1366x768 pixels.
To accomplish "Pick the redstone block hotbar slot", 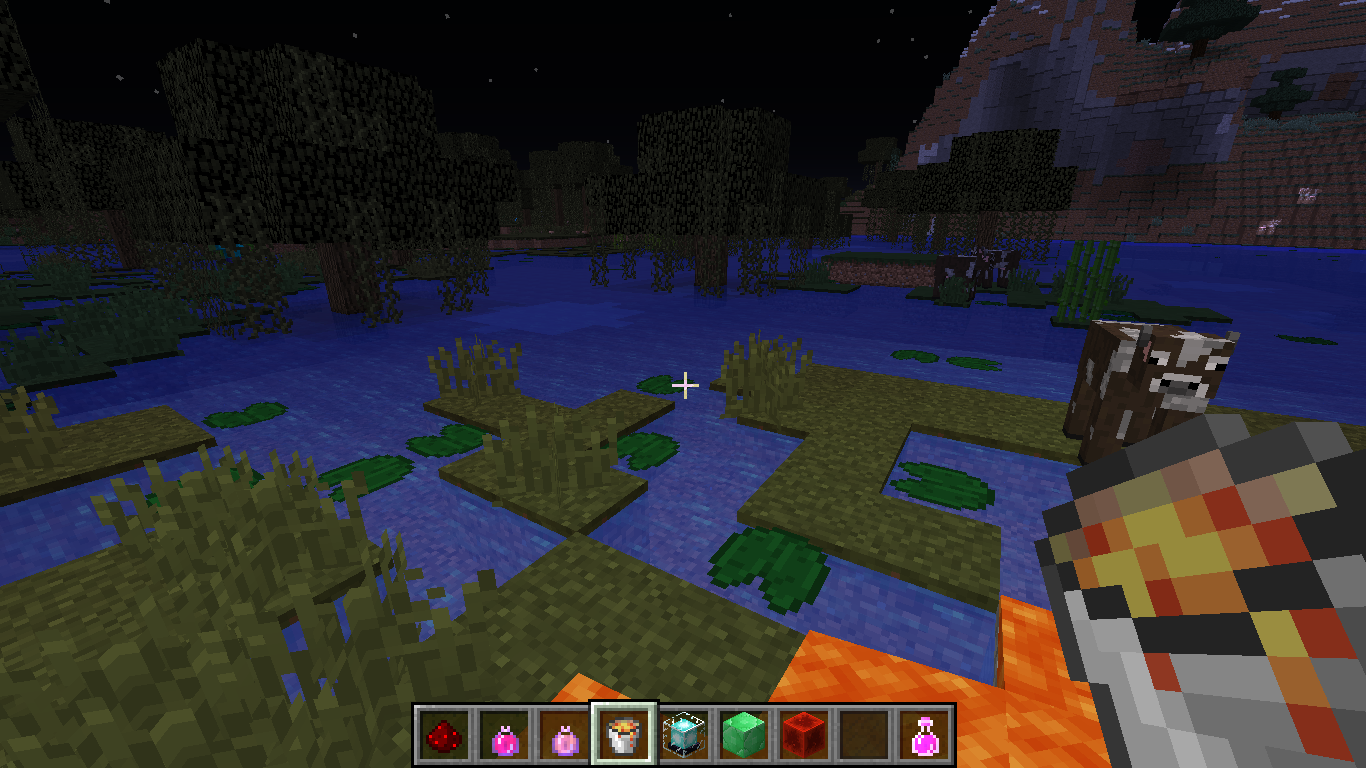I will coord(804,737).
